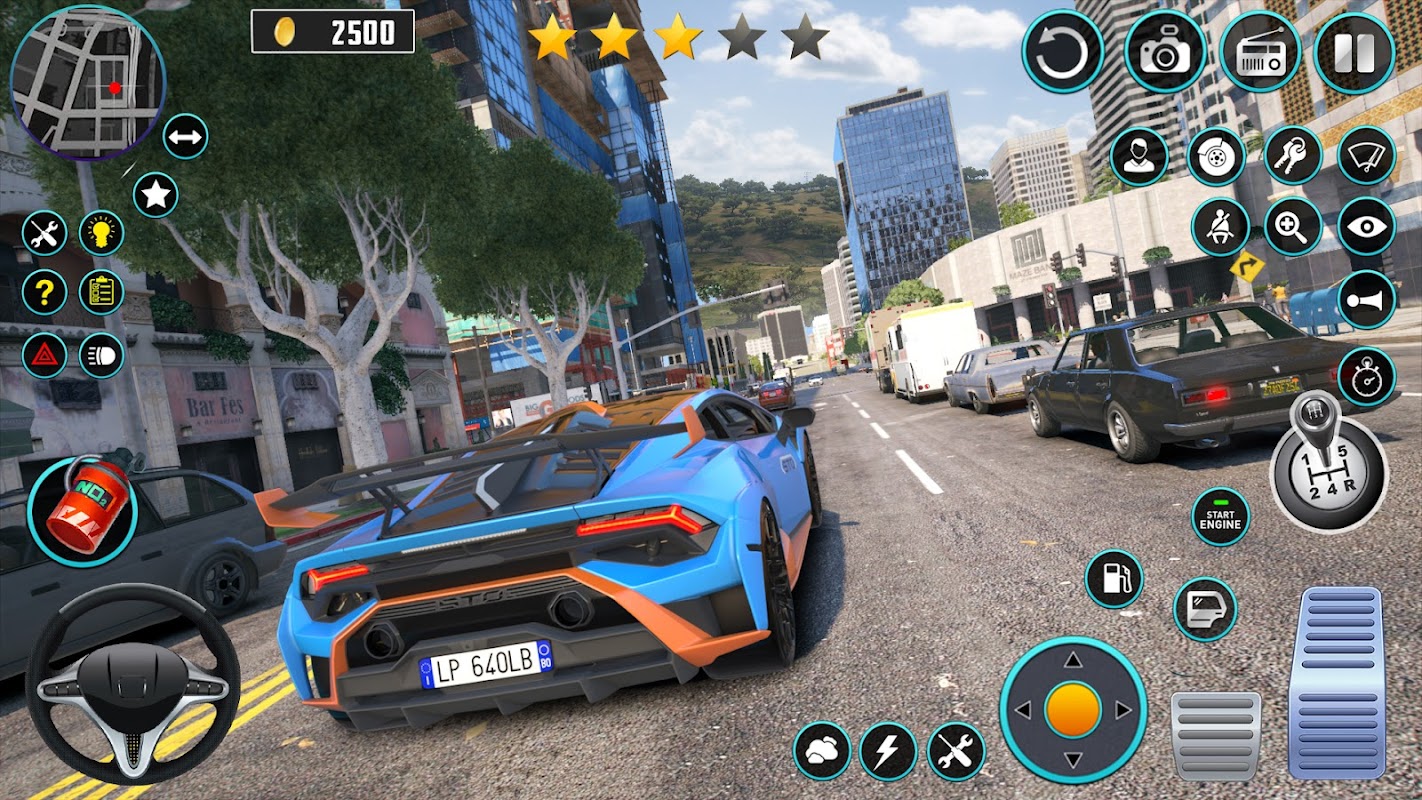Fasten the seatbelt icon
Screen dimensions: 1422x800
(x=1220, y=227)
